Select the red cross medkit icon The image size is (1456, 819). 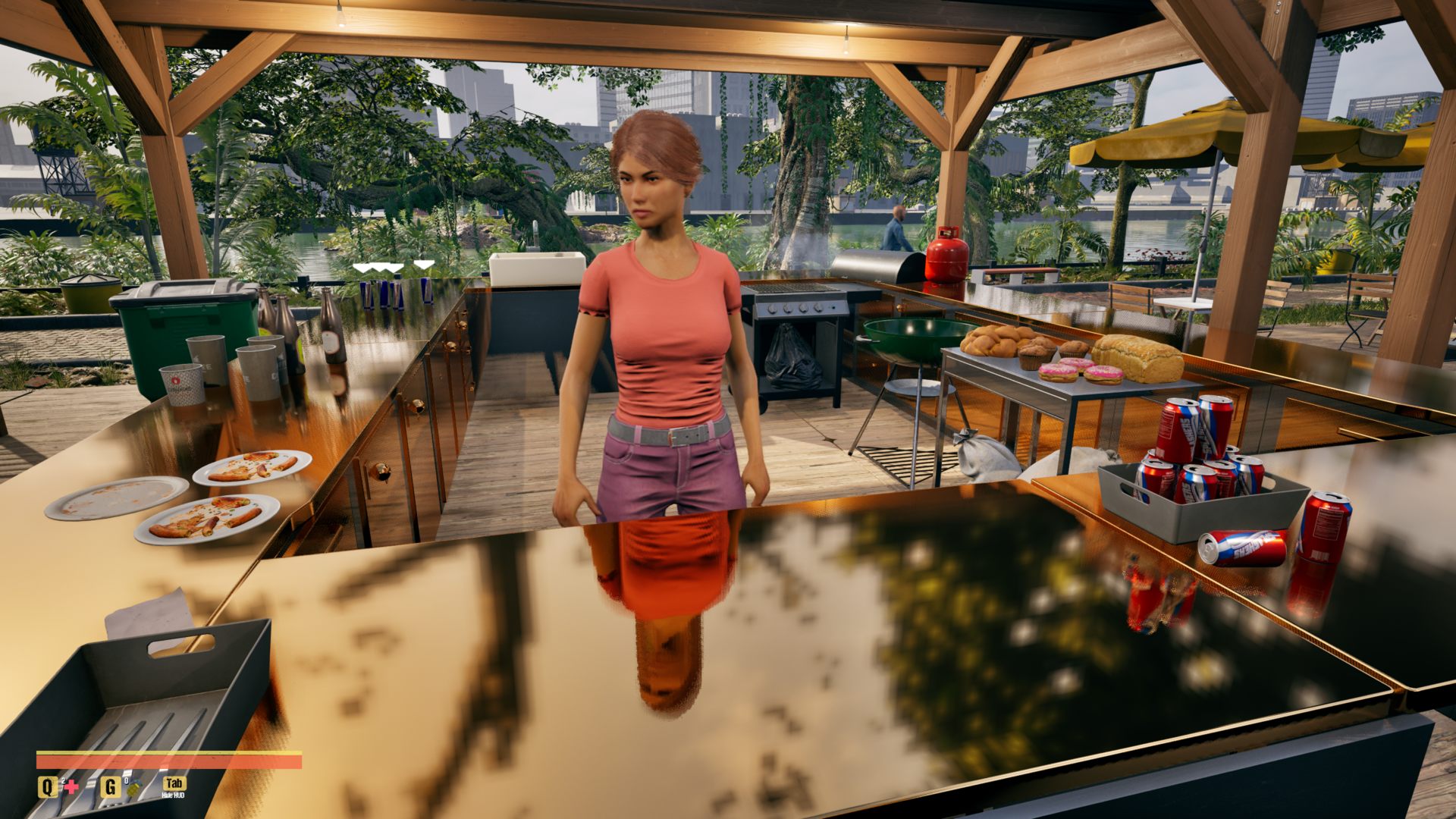coord(71,787)
